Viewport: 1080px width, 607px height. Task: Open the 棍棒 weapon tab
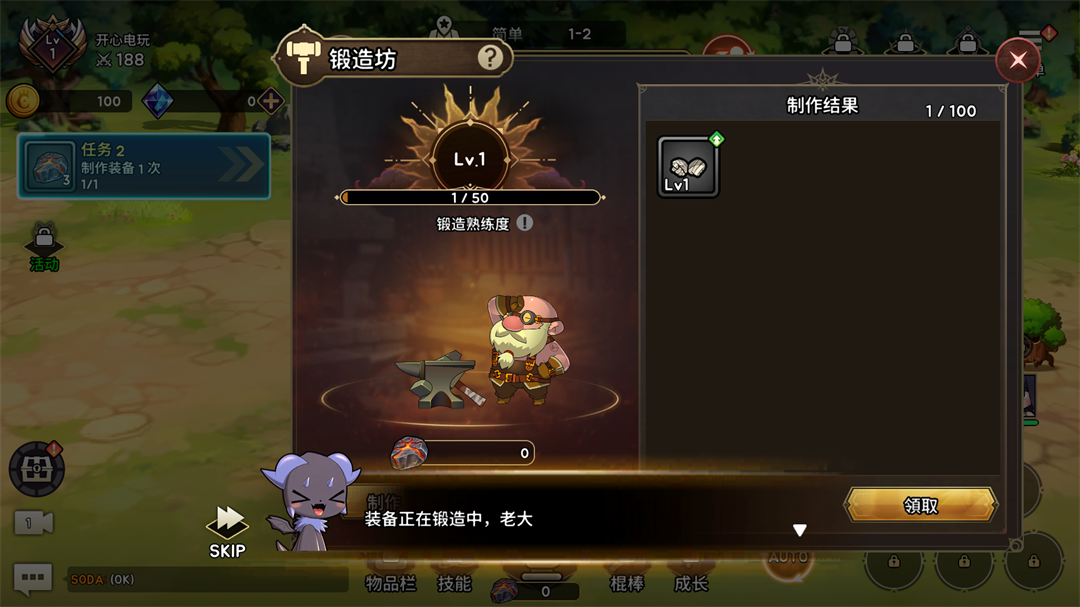627,583
